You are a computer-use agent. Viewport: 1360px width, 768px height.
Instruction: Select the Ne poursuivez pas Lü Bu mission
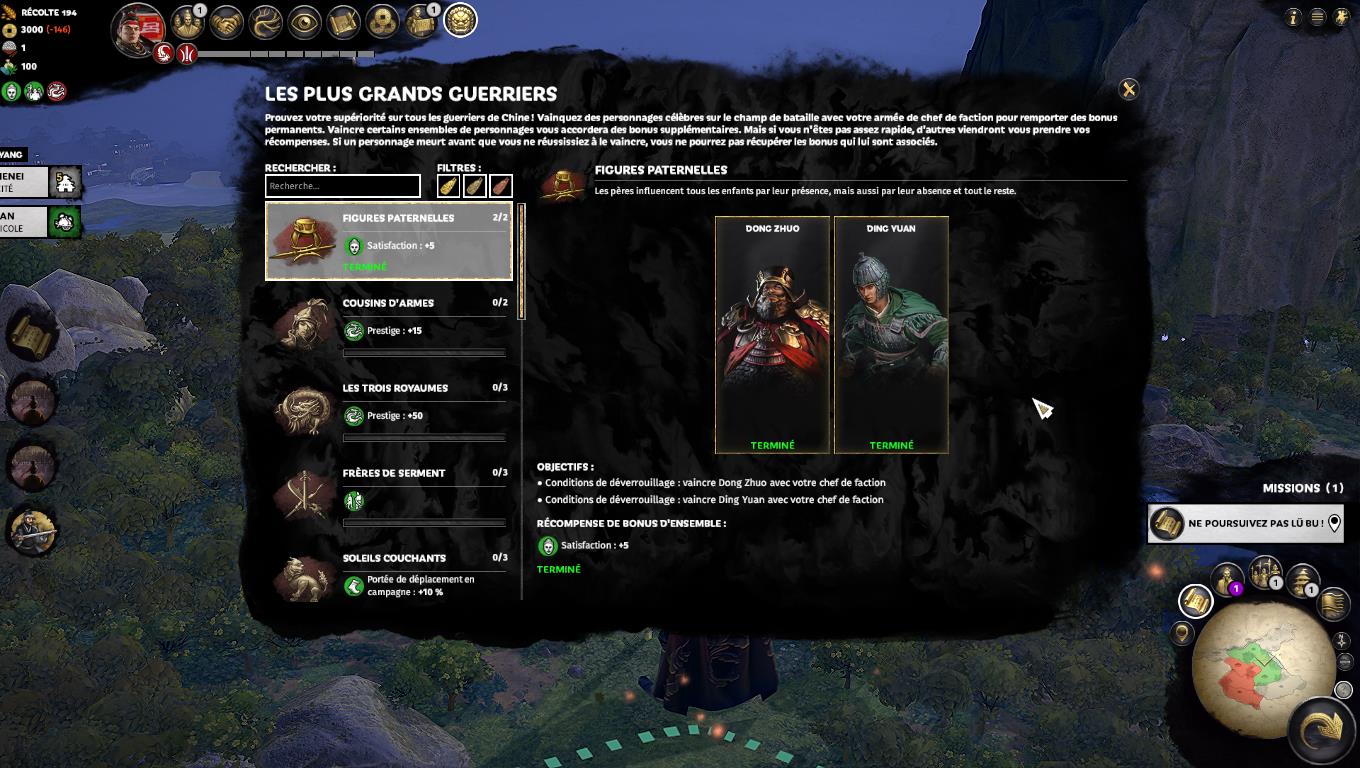point(1245,523)
